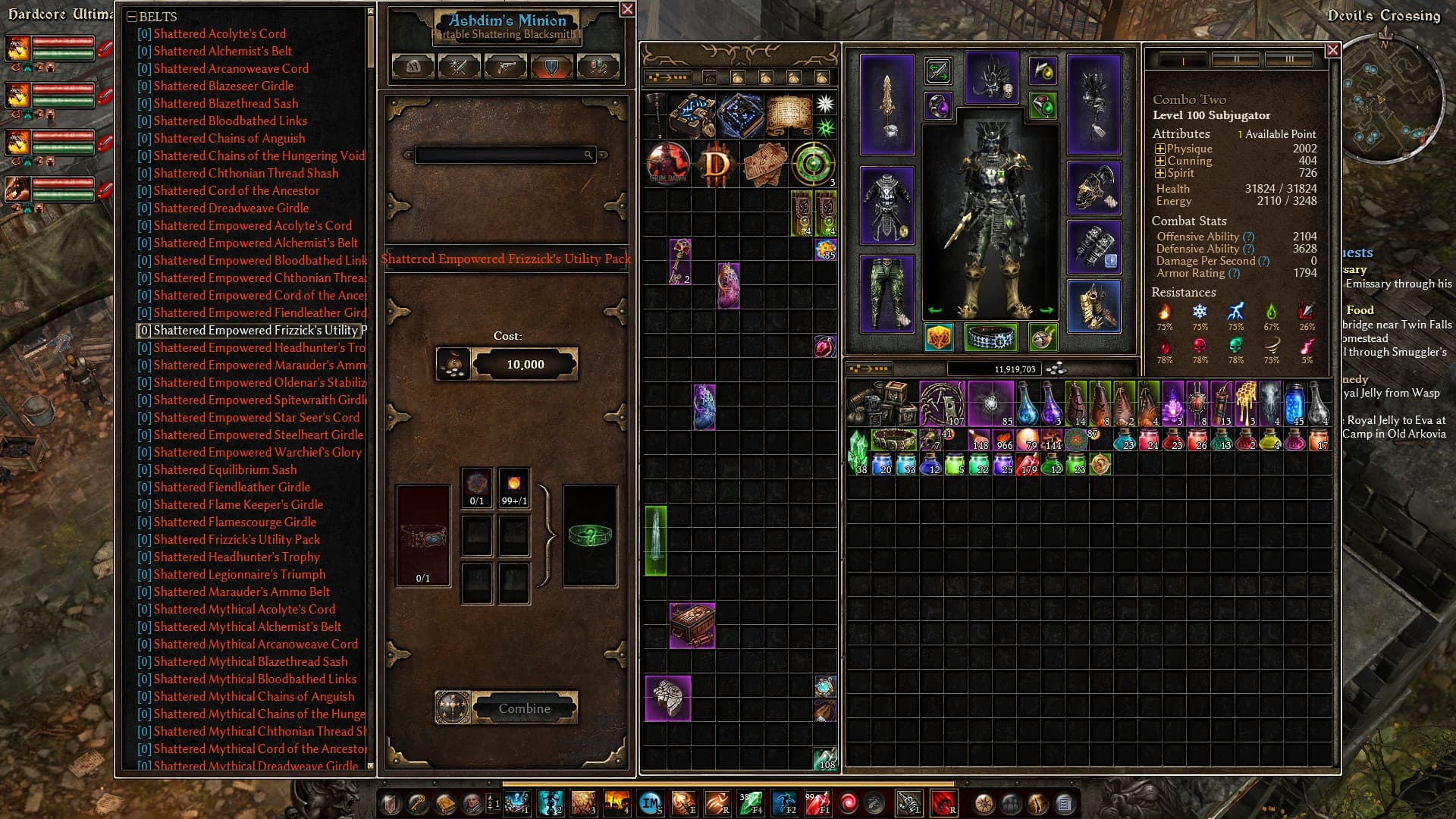Show Offensive Ability help tooltip
This screenshot has width=1456, height=819.
point(1248,237)
